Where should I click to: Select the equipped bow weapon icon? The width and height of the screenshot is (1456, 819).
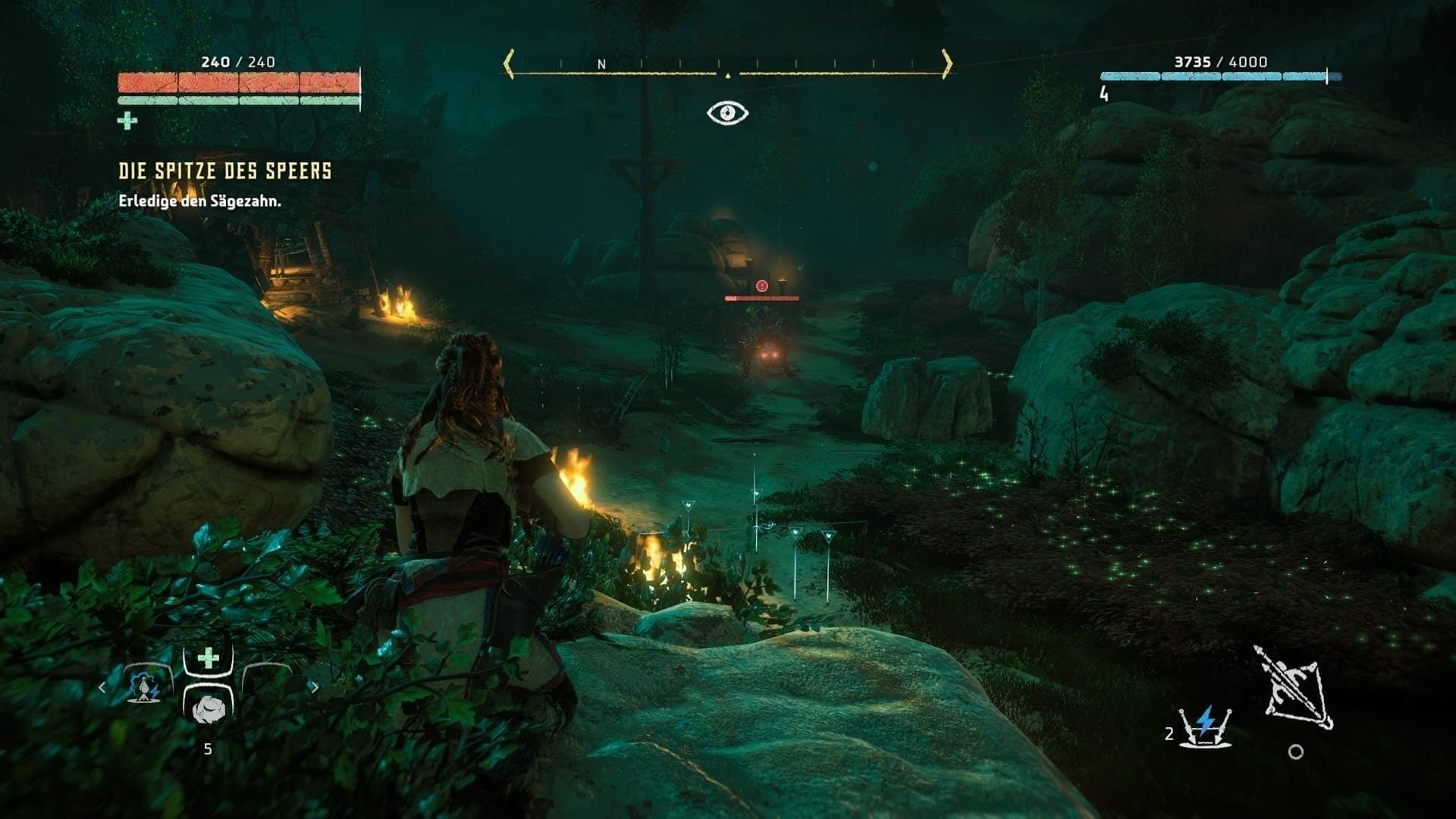point(1295,688)
